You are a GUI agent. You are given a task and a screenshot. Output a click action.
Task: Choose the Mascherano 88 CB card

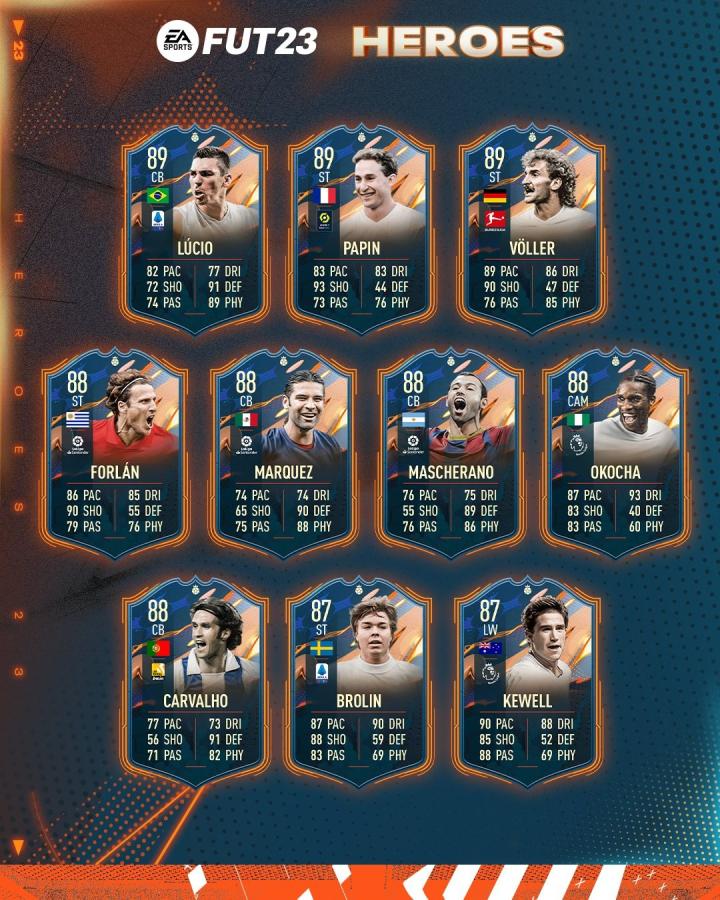tap(451, 452)
